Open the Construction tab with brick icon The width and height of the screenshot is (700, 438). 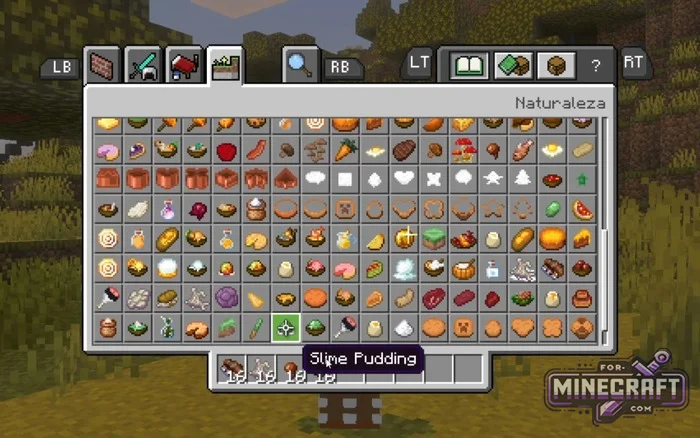[102, 66]
